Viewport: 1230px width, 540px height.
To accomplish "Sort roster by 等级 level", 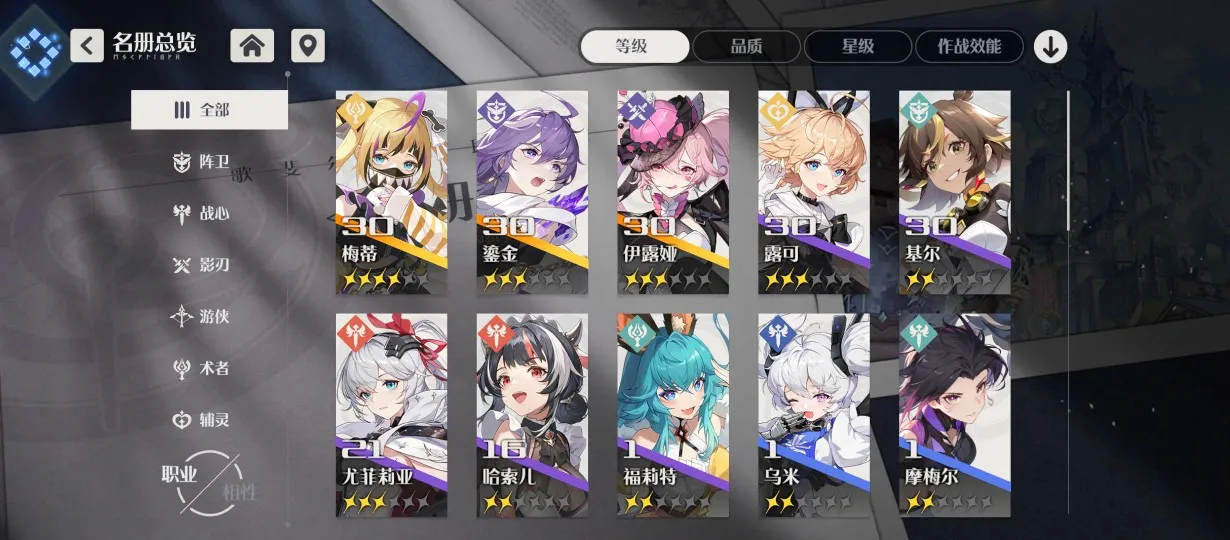I will click(x=635, y=46).
